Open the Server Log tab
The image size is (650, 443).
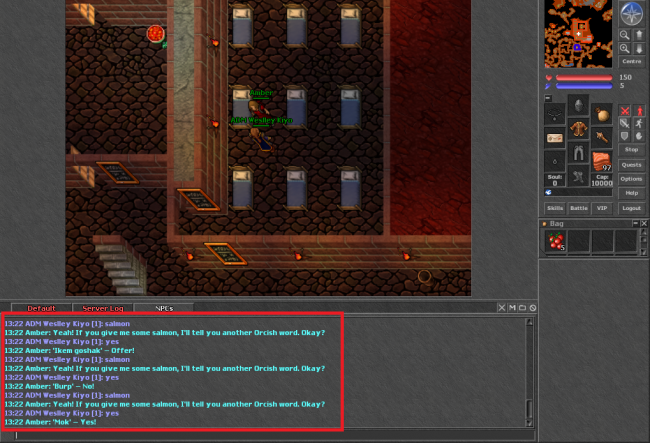[102, 308]
